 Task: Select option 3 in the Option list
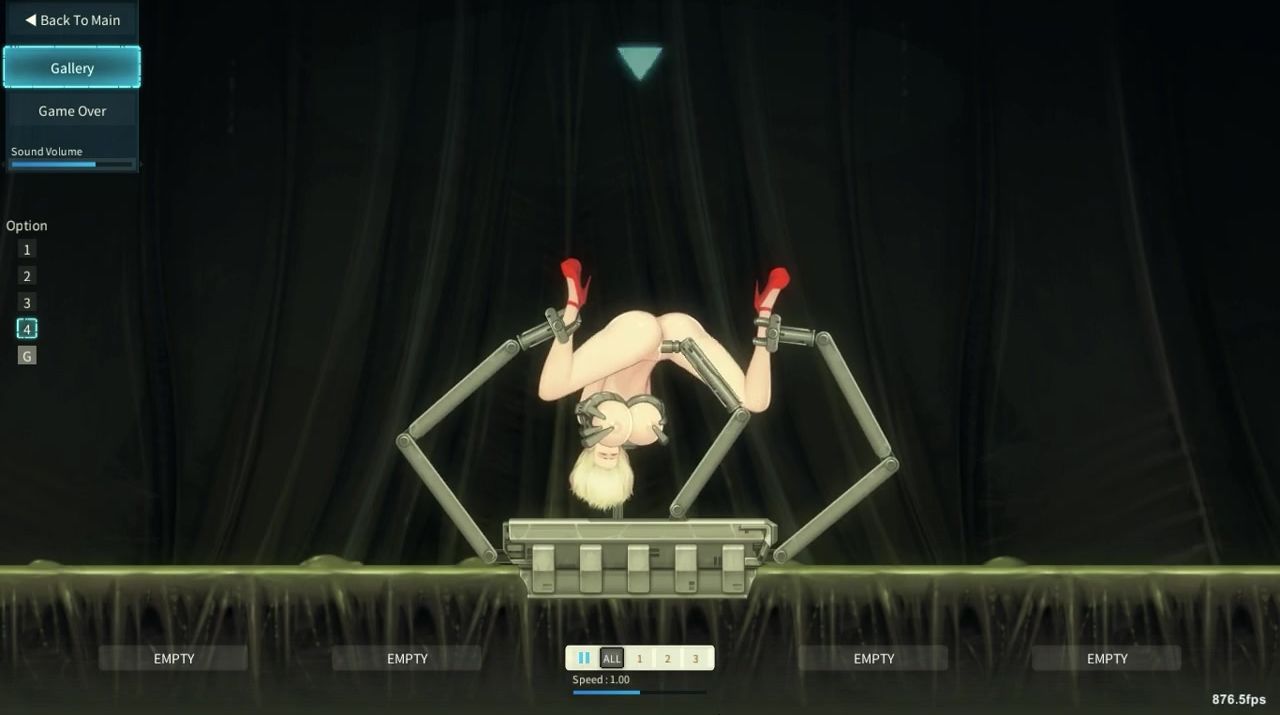[x=27, y=303]
